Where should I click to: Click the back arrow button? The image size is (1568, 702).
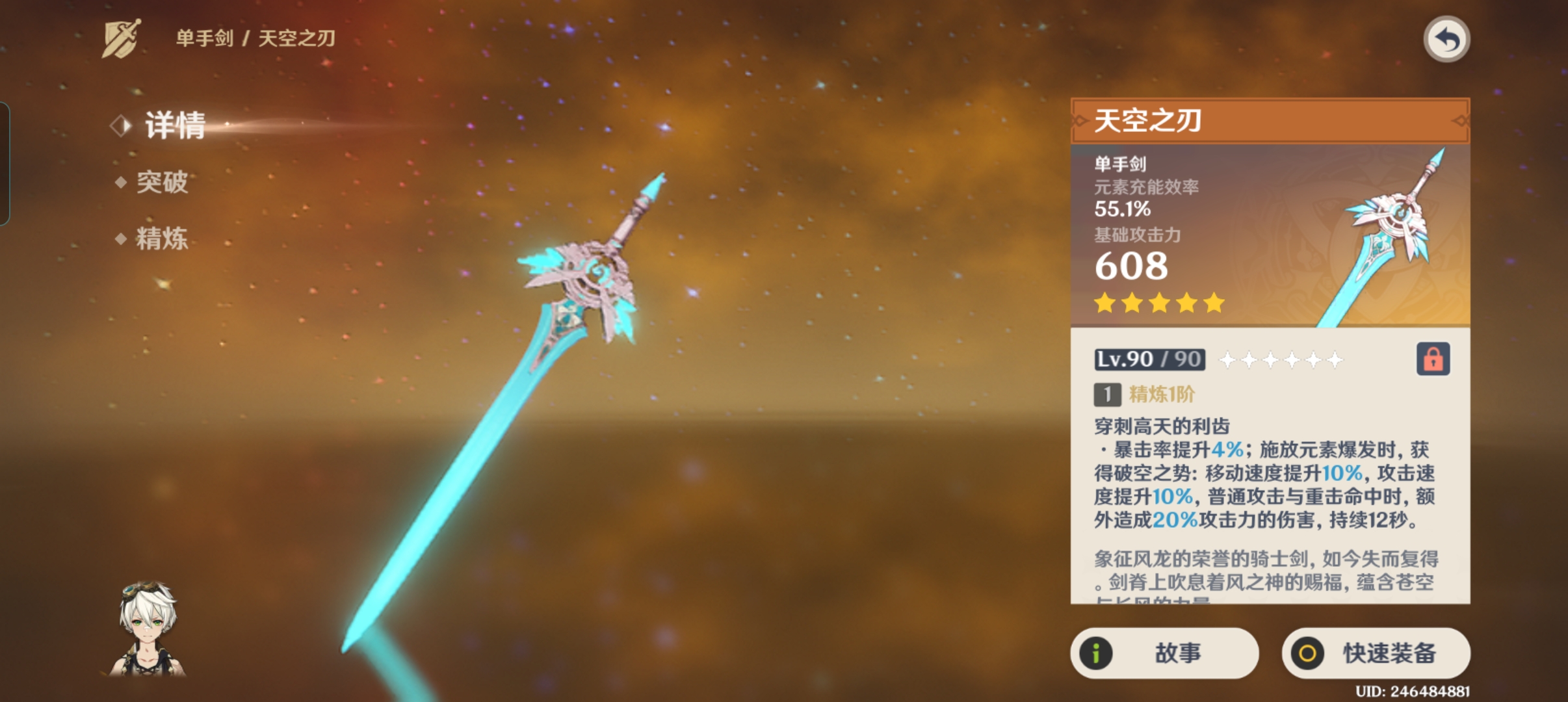point(1446,40)
